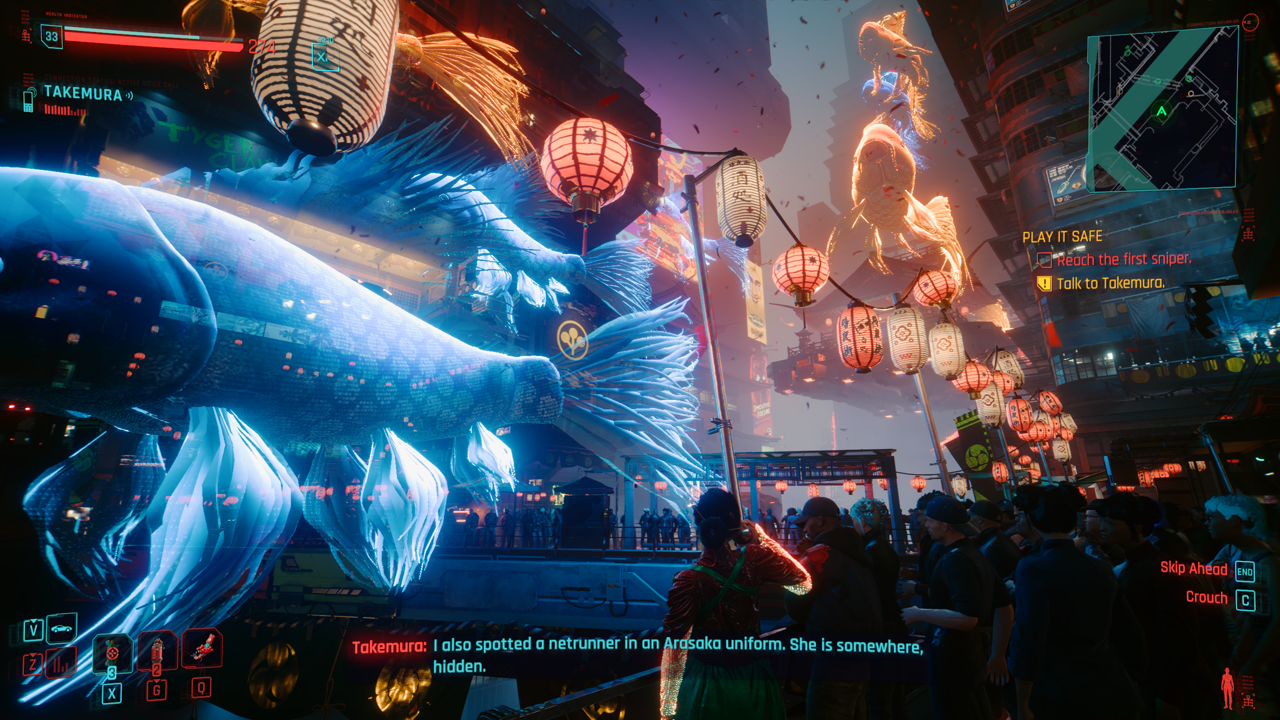
Task: Use the healing inhaler consumable slot
Action: click(x=112, y=654)
